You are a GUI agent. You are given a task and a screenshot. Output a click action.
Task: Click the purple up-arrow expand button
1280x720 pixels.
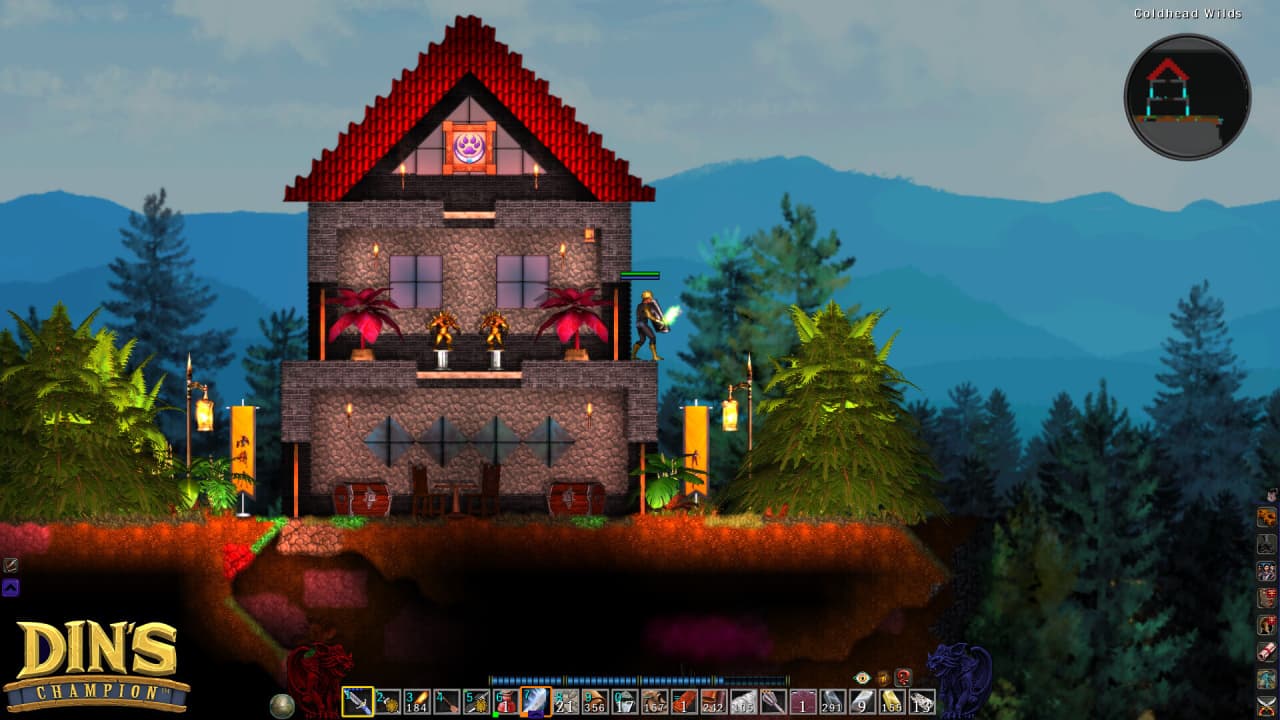[10, 588]
